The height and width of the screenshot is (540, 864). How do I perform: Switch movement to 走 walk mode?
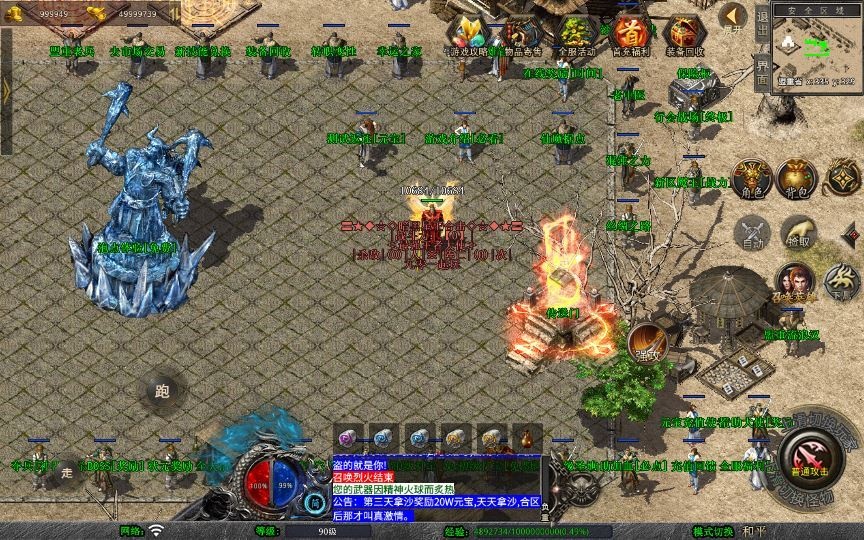coord(68,472)
